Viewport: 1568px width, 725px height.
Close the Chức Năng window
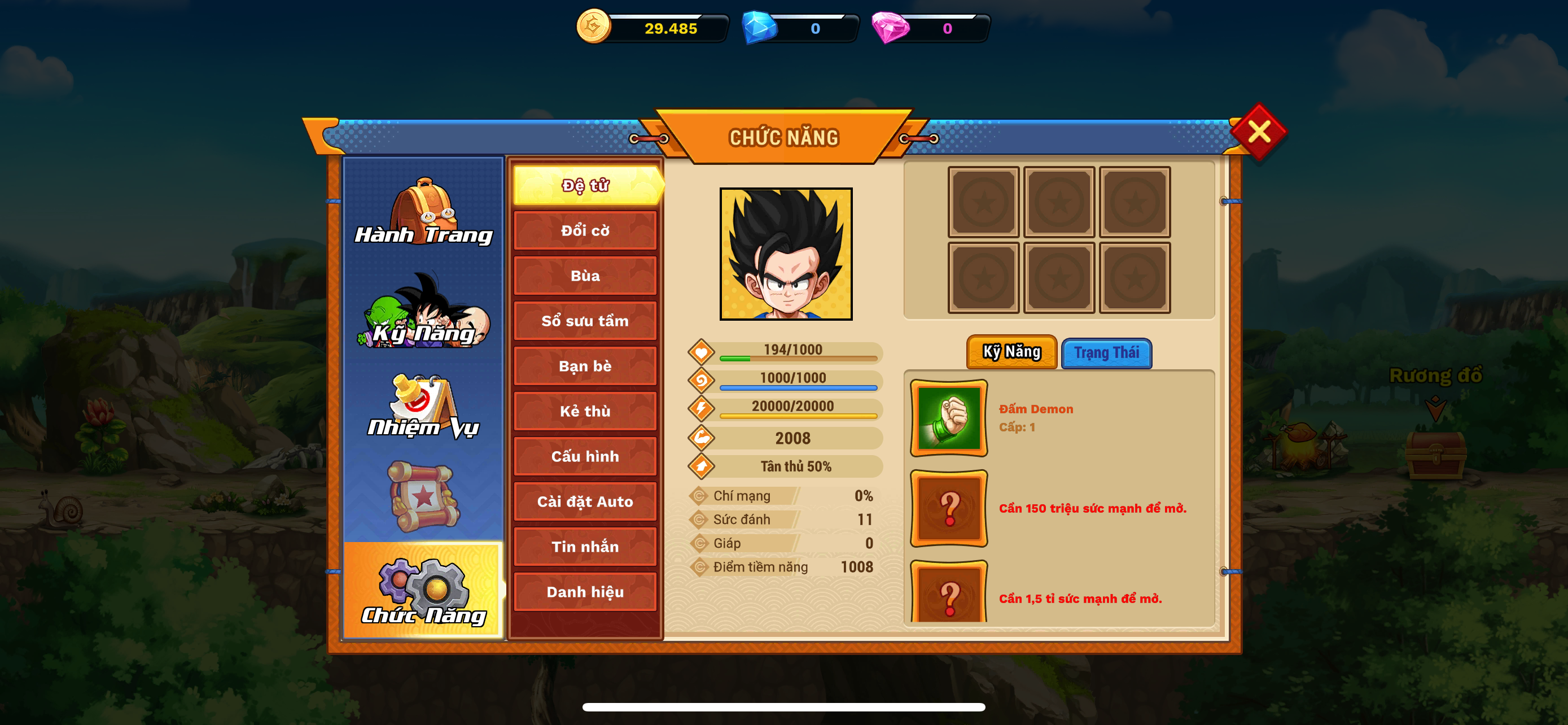[x=1258, y=132]
